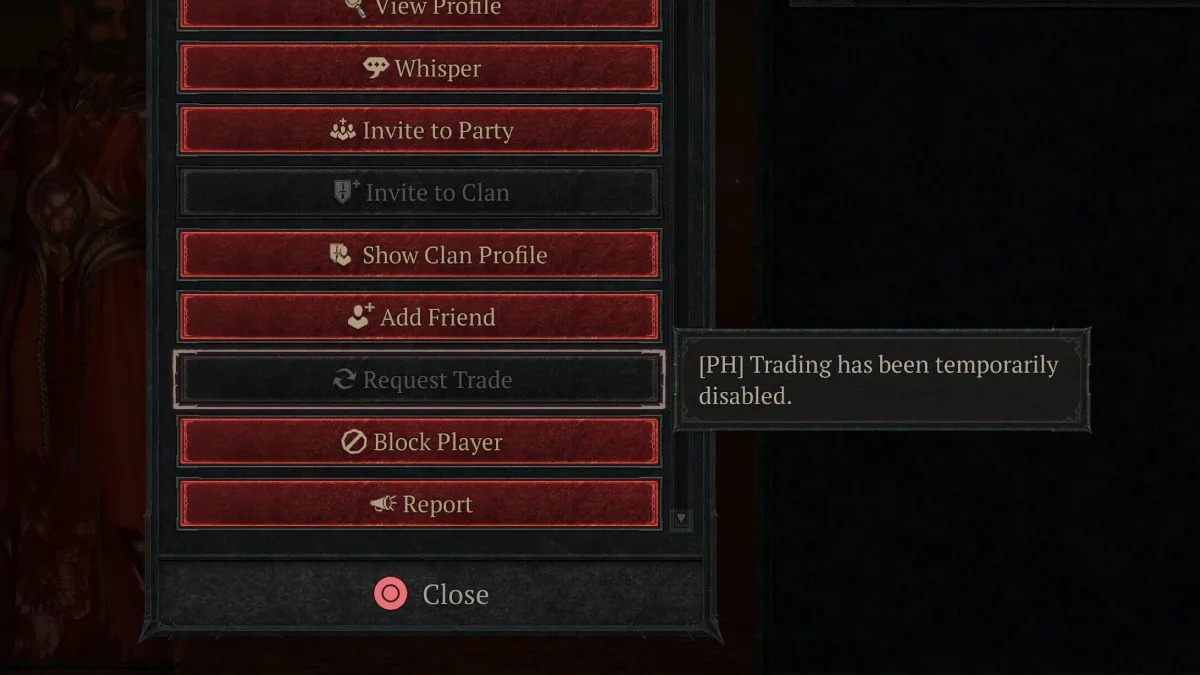Choose Invite to Party
This screenshot has height=675, width=1200.
tap(419, 130)
